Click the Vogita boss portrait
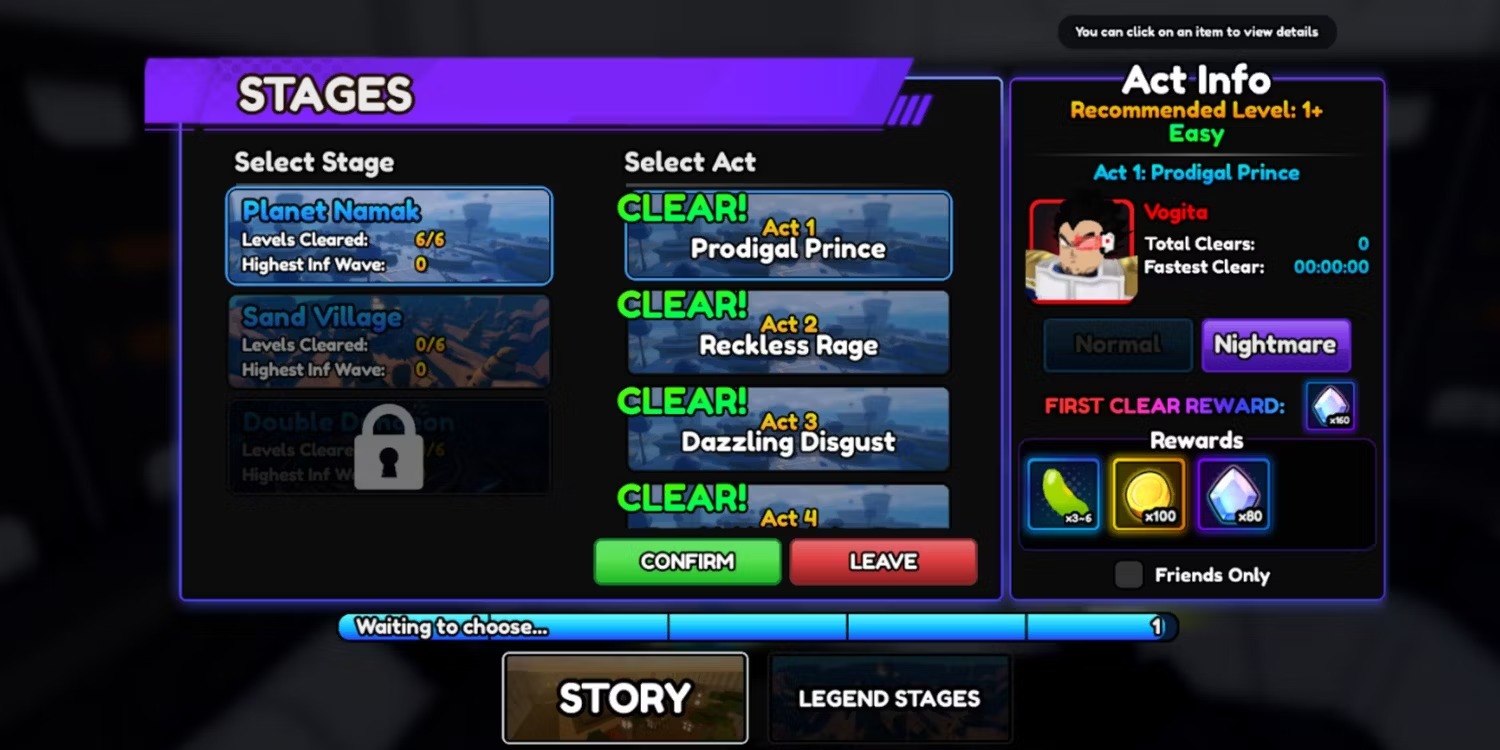1500x750 pixels. pos(1083,248)
